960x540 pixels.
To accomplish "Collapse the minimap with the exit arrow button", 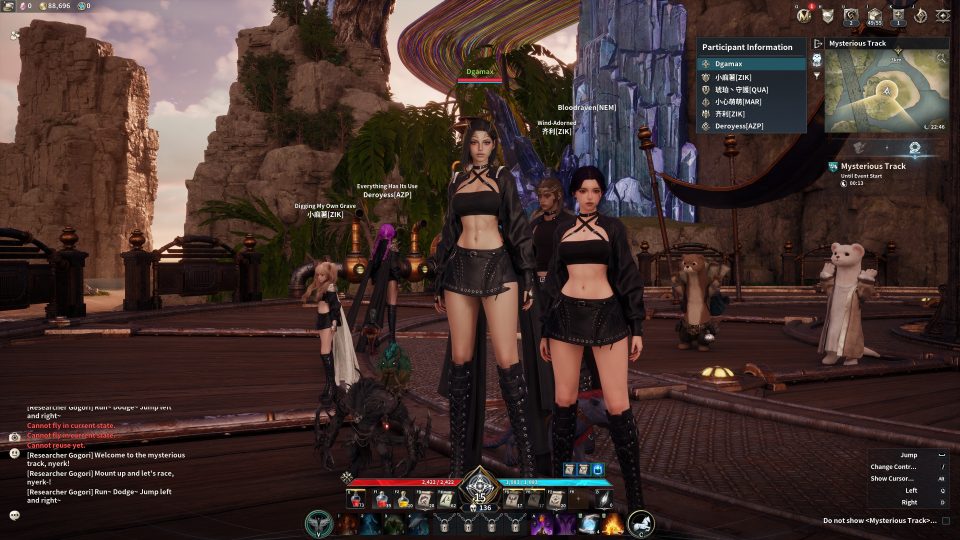I will (x=817, y=44).
